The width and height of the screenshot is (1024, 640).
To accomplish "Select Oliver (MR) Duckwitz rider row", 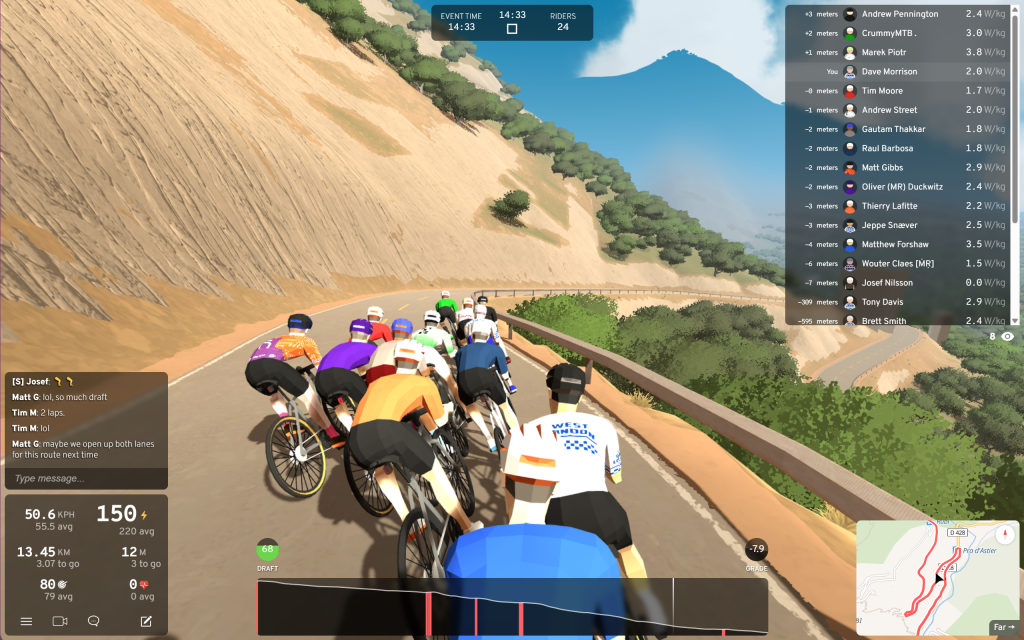I will tap(900, 187).
